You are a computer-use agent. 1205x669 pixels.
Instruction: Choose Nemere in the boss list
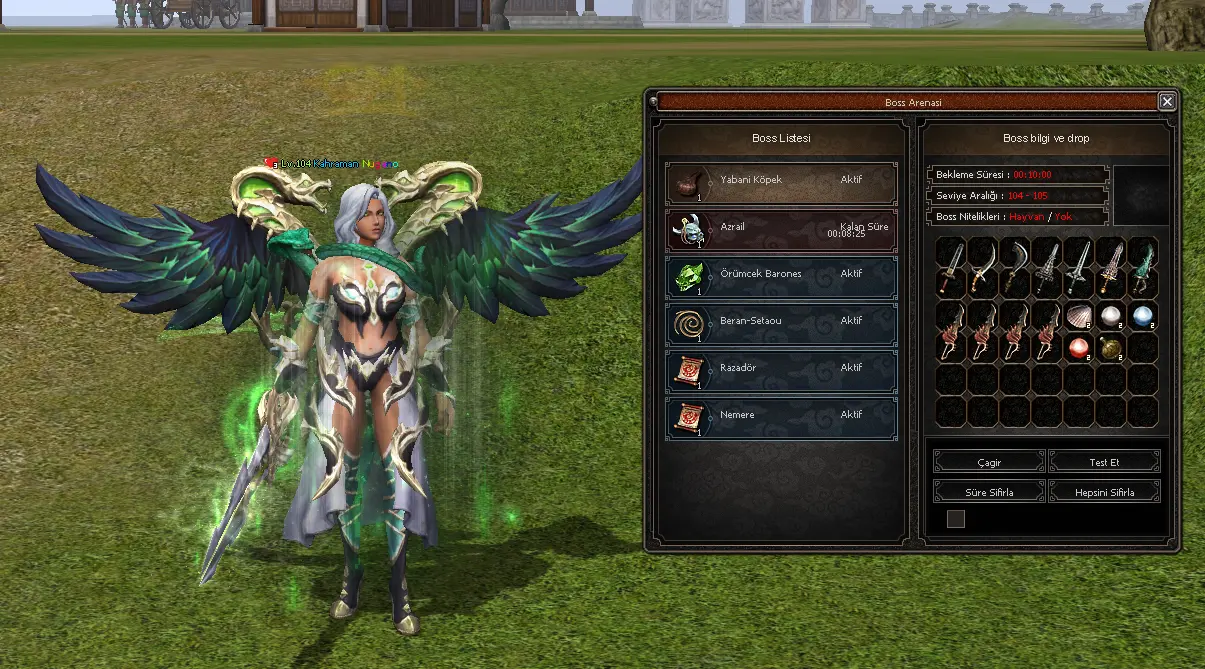coord(781,418)
